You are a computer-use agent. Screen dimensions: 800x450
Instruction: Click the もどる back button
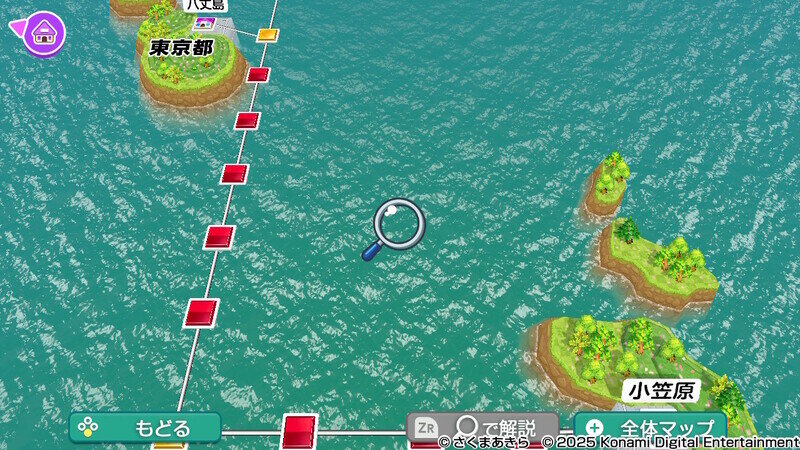pyautogui.click(x=145, y=428)
